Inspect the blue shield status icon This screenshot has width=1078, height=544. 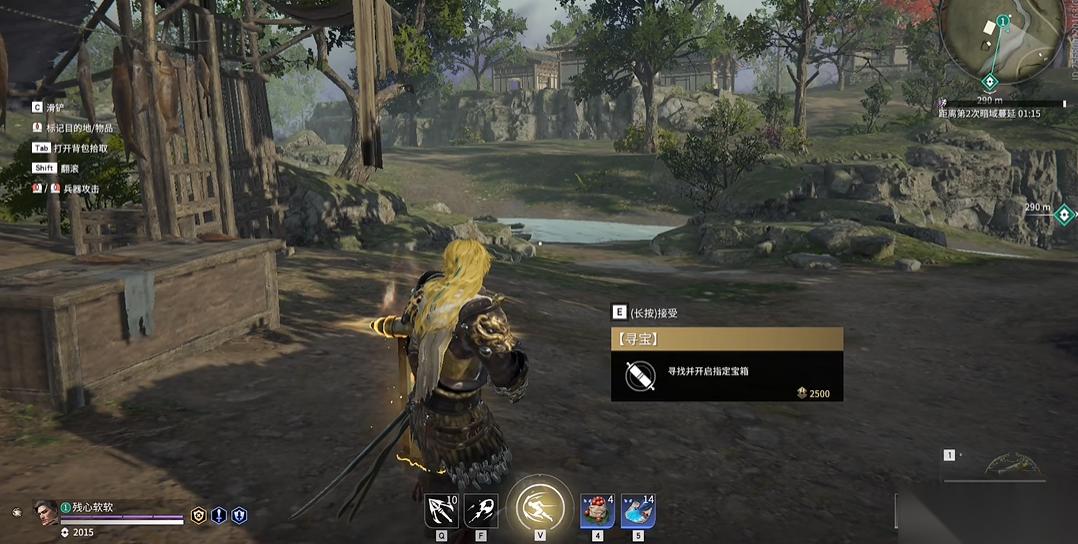239,516
